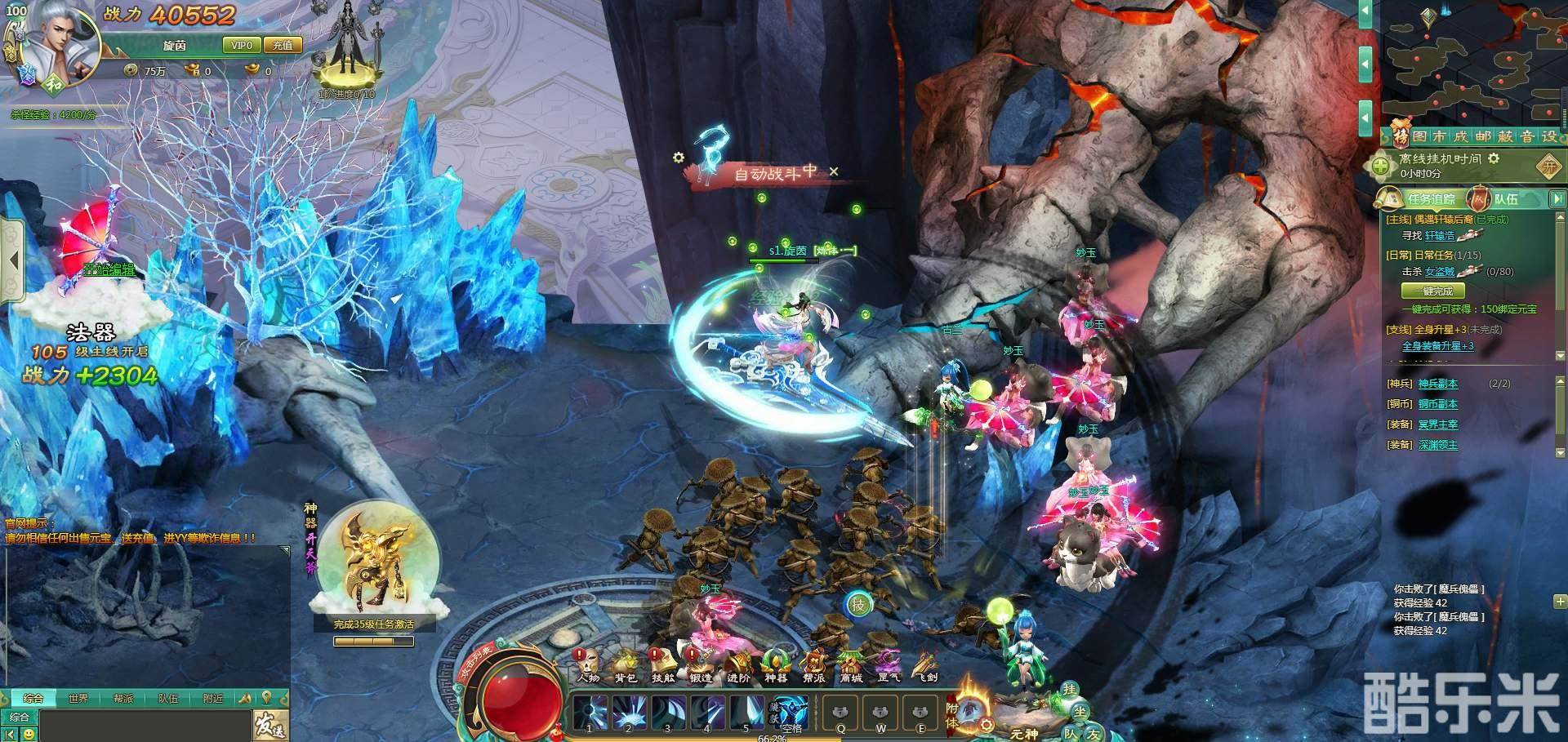This screenshot has height=742, width=1568.
Task: Open the 背包 bag icon
Action: pyautogui.click(x=626, y=664)
